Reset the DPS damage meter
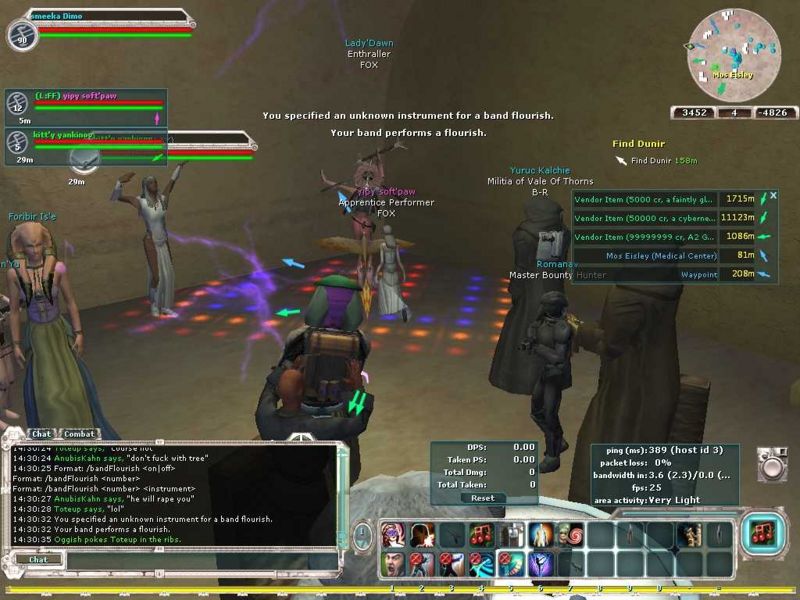 pyautogui.click(x=482, y=497)
